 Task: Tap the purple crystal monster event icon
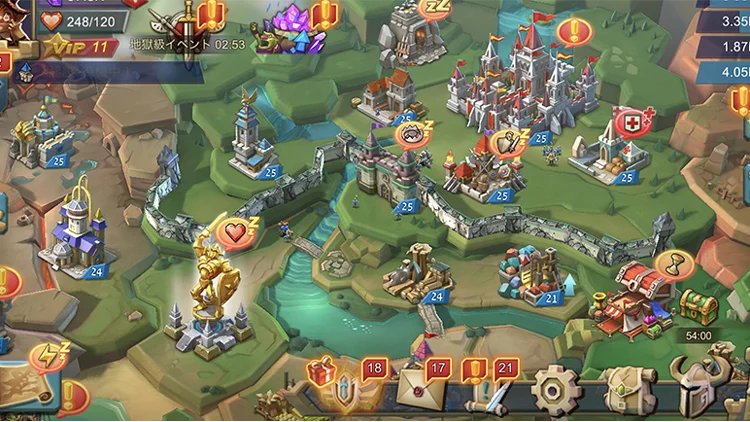pyautogui.click(x=287, y=25)
